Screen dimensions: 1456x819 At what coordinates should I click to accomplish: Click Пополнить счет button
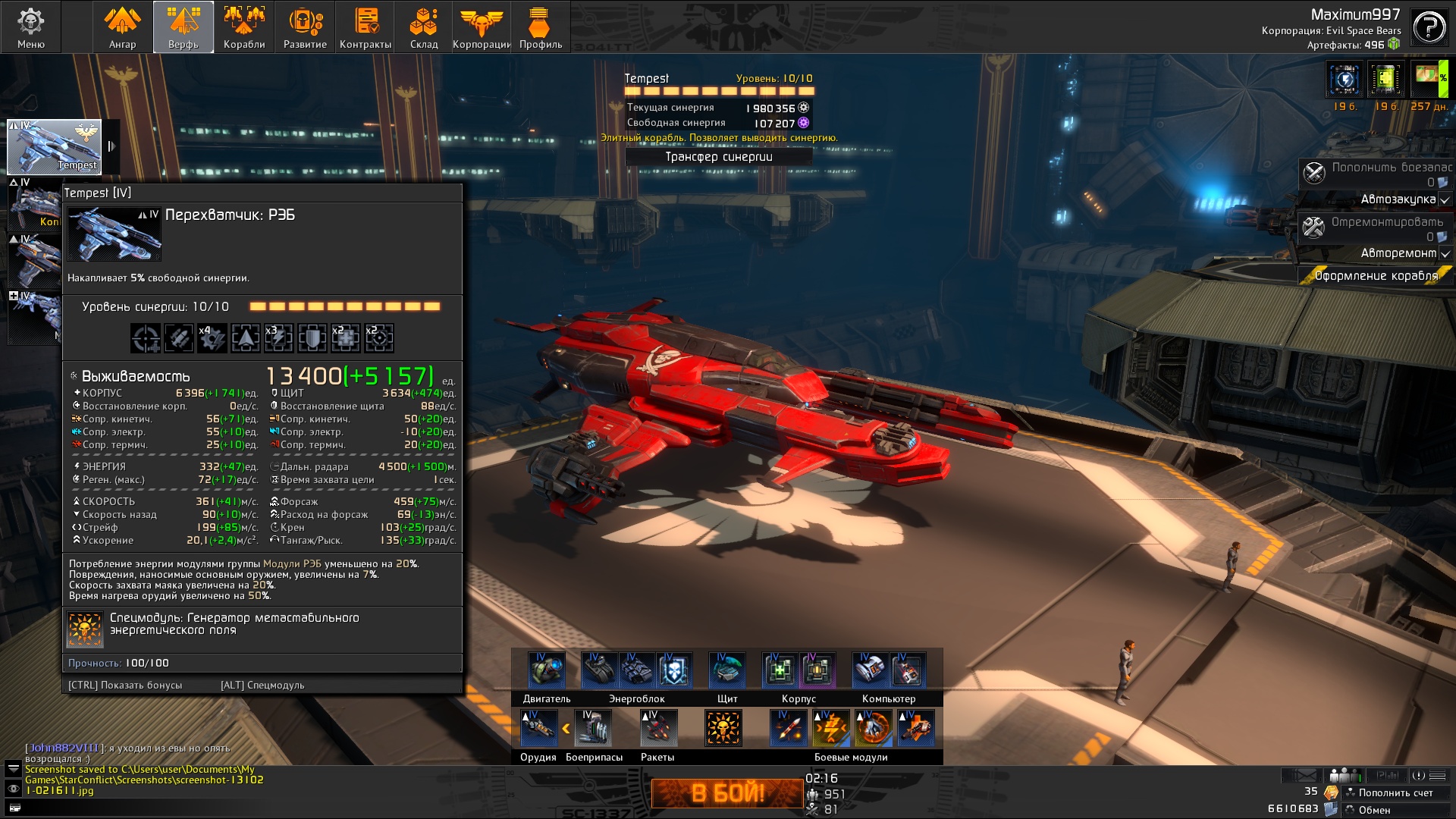[1395, 792]
